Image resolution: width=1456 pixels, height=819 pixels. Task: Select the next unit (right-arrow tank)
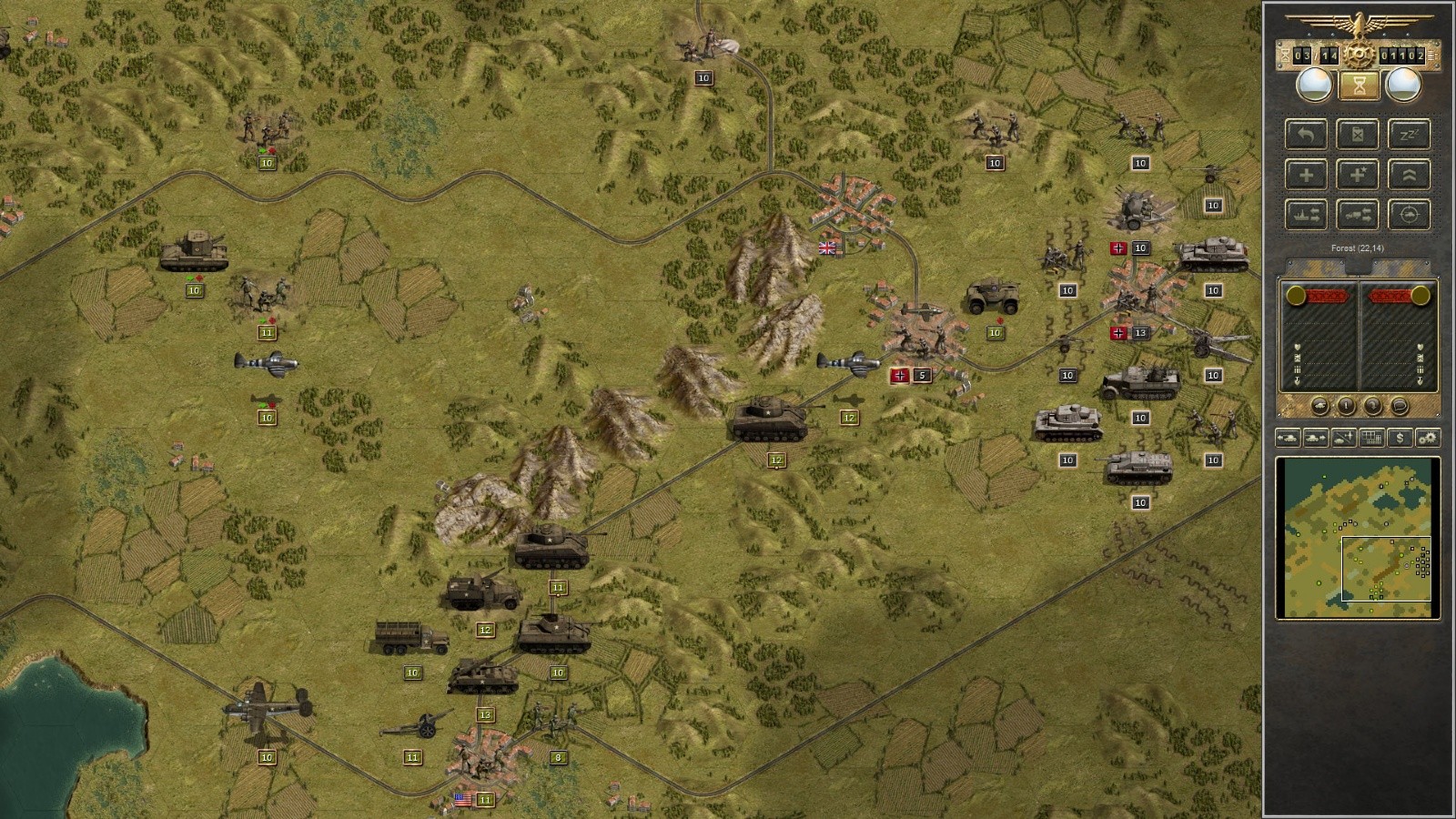(x=1316, y=438)
